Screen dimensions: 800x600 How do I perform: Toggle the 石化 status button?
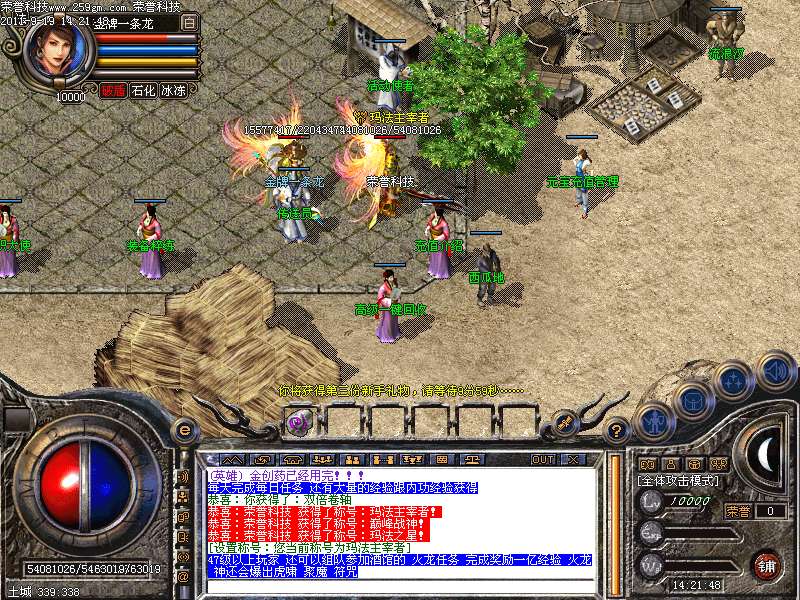[143, 90]
